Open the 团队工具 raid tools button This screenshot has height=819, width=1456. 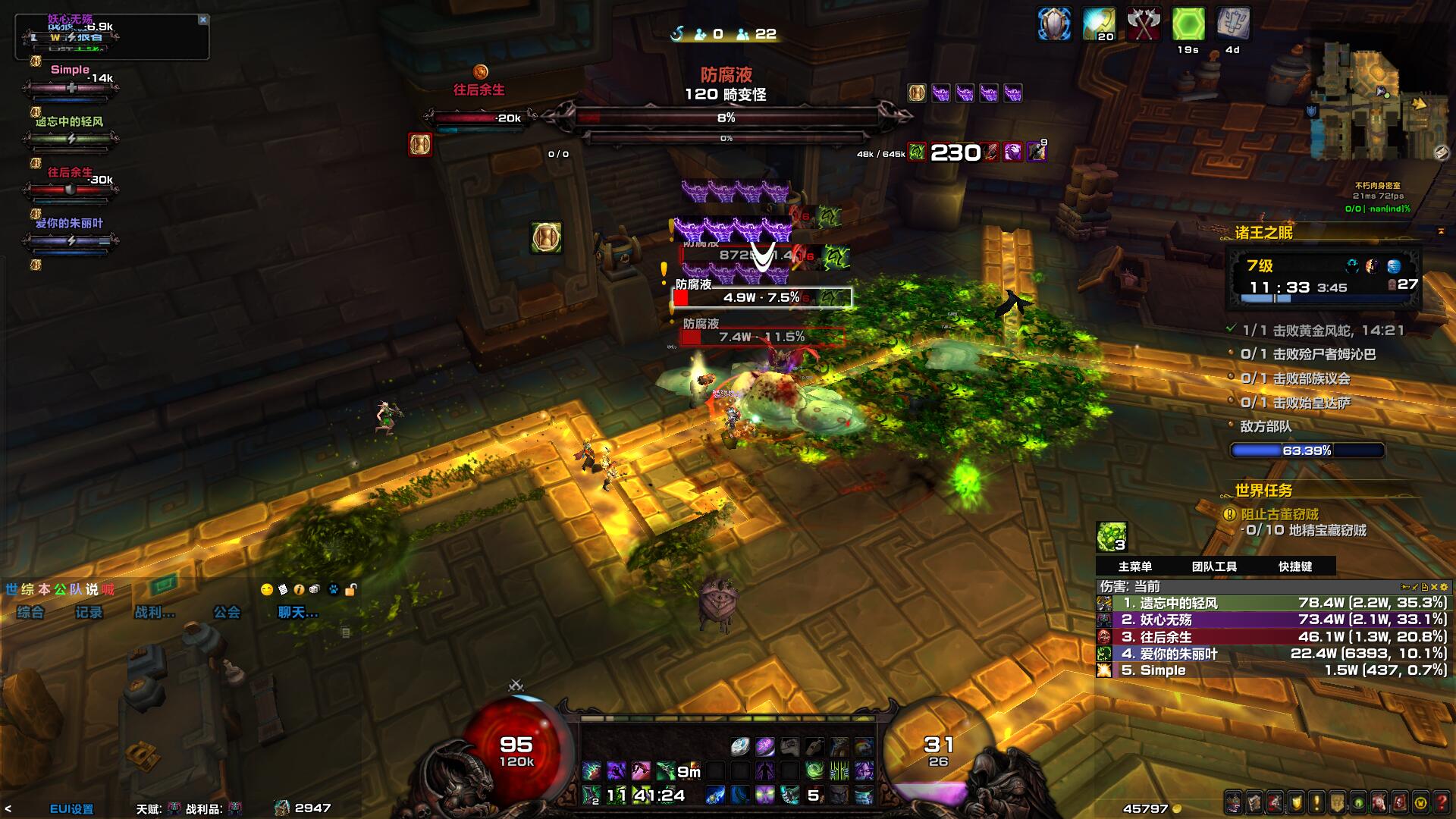1214,566
